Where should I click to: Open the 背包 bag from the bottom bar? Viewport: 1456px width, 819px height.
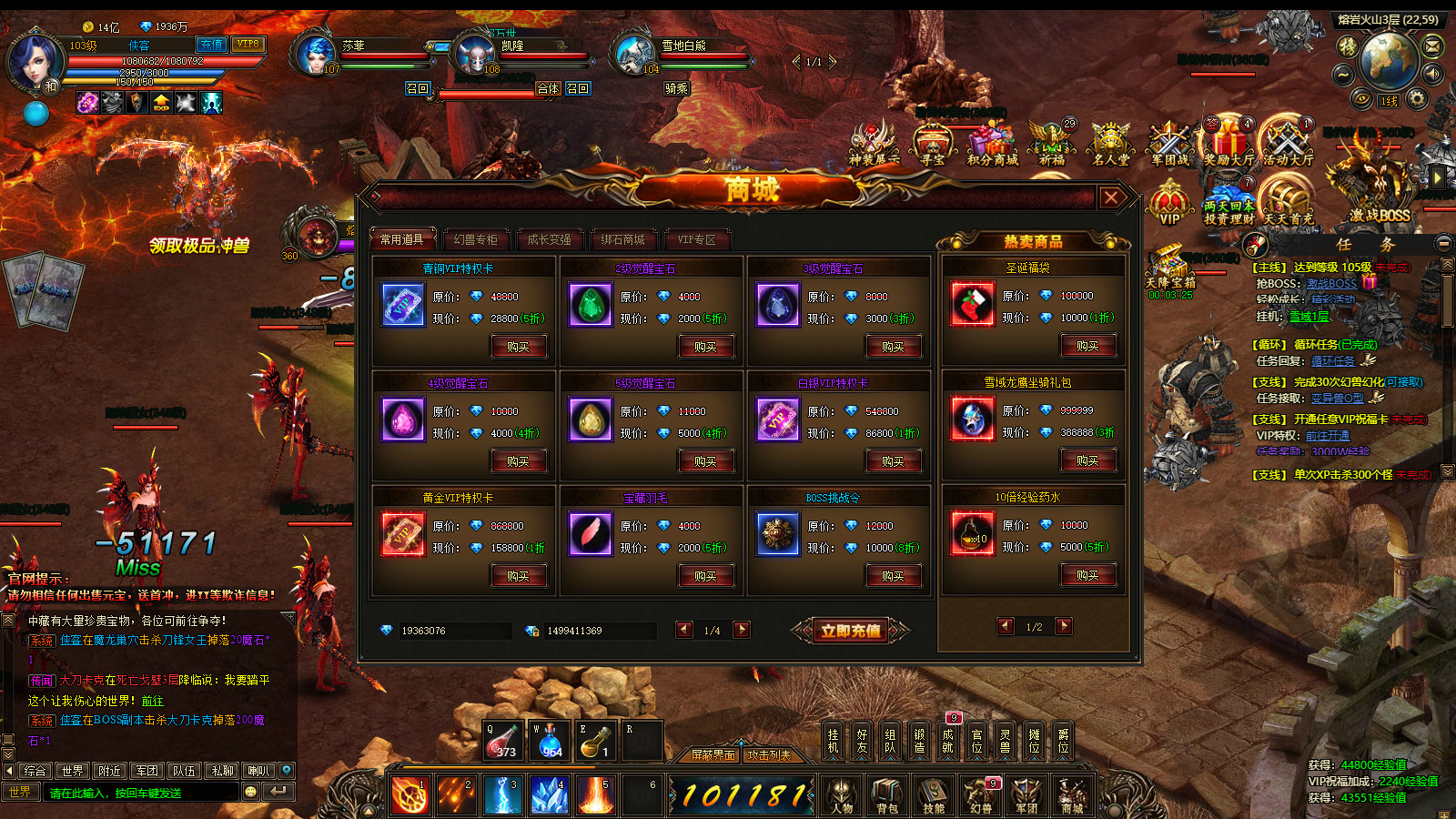point(887,794)
